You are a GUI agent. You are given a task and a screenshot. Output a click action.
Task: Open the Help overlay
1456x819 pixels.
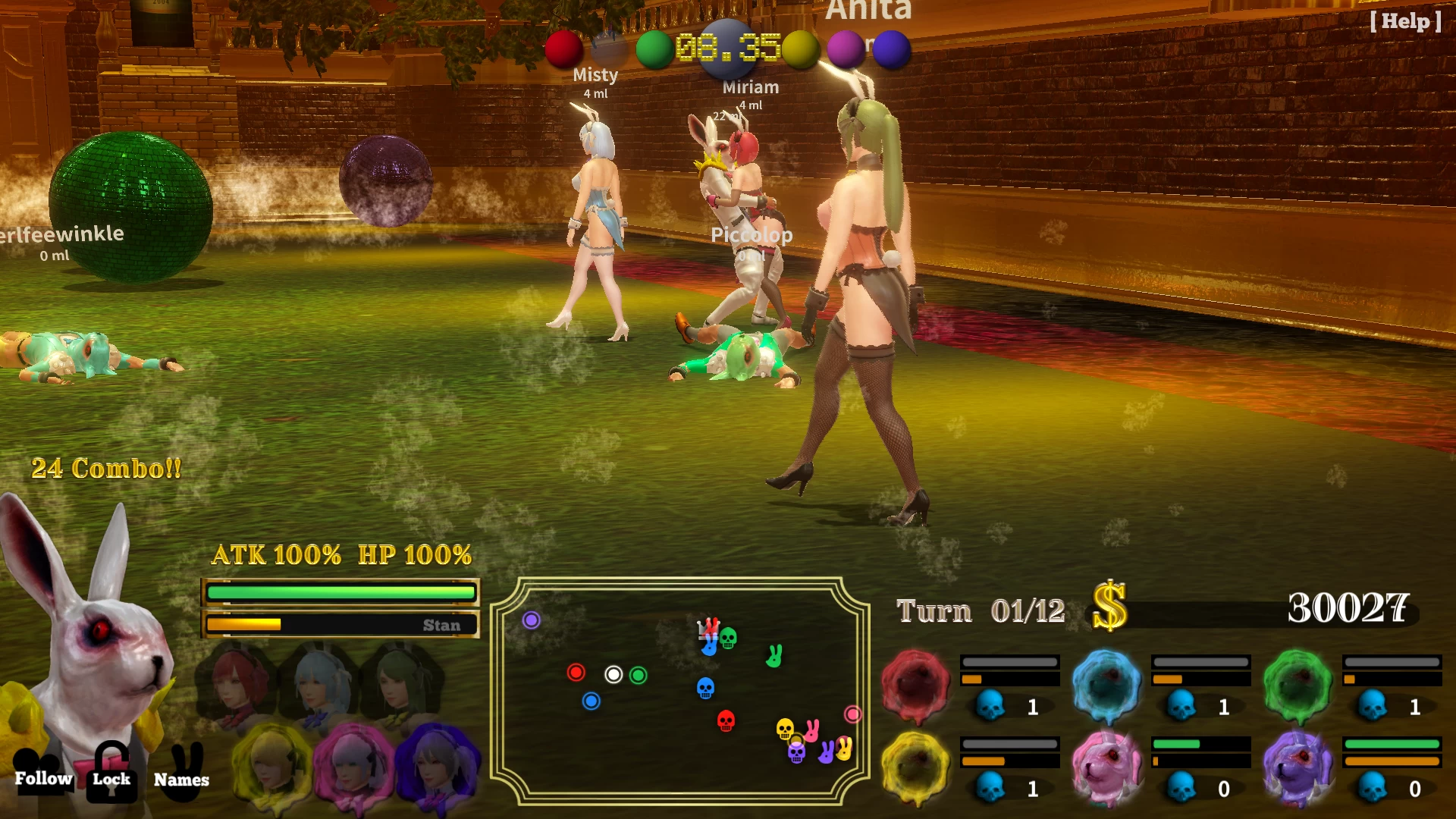click(1404, 22)
